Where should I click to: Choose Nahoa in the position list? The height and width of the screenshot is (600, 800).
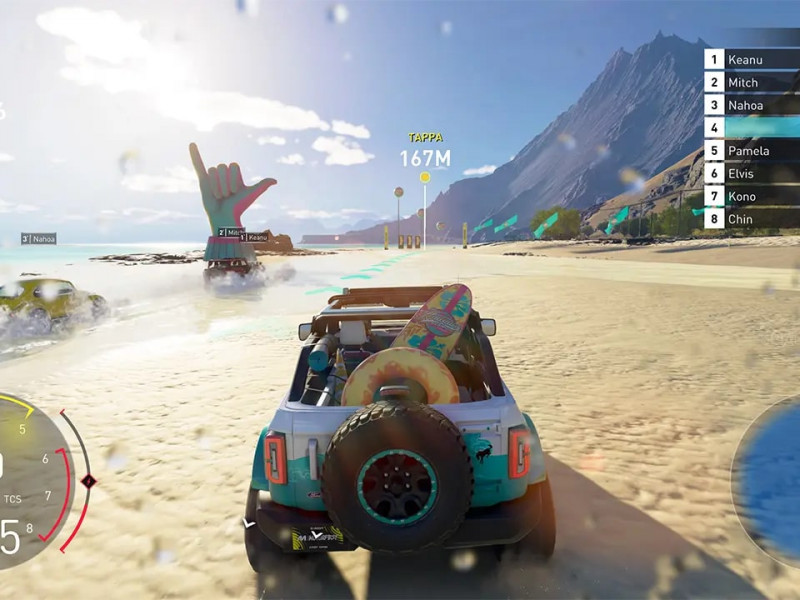[x=750, y=105]
